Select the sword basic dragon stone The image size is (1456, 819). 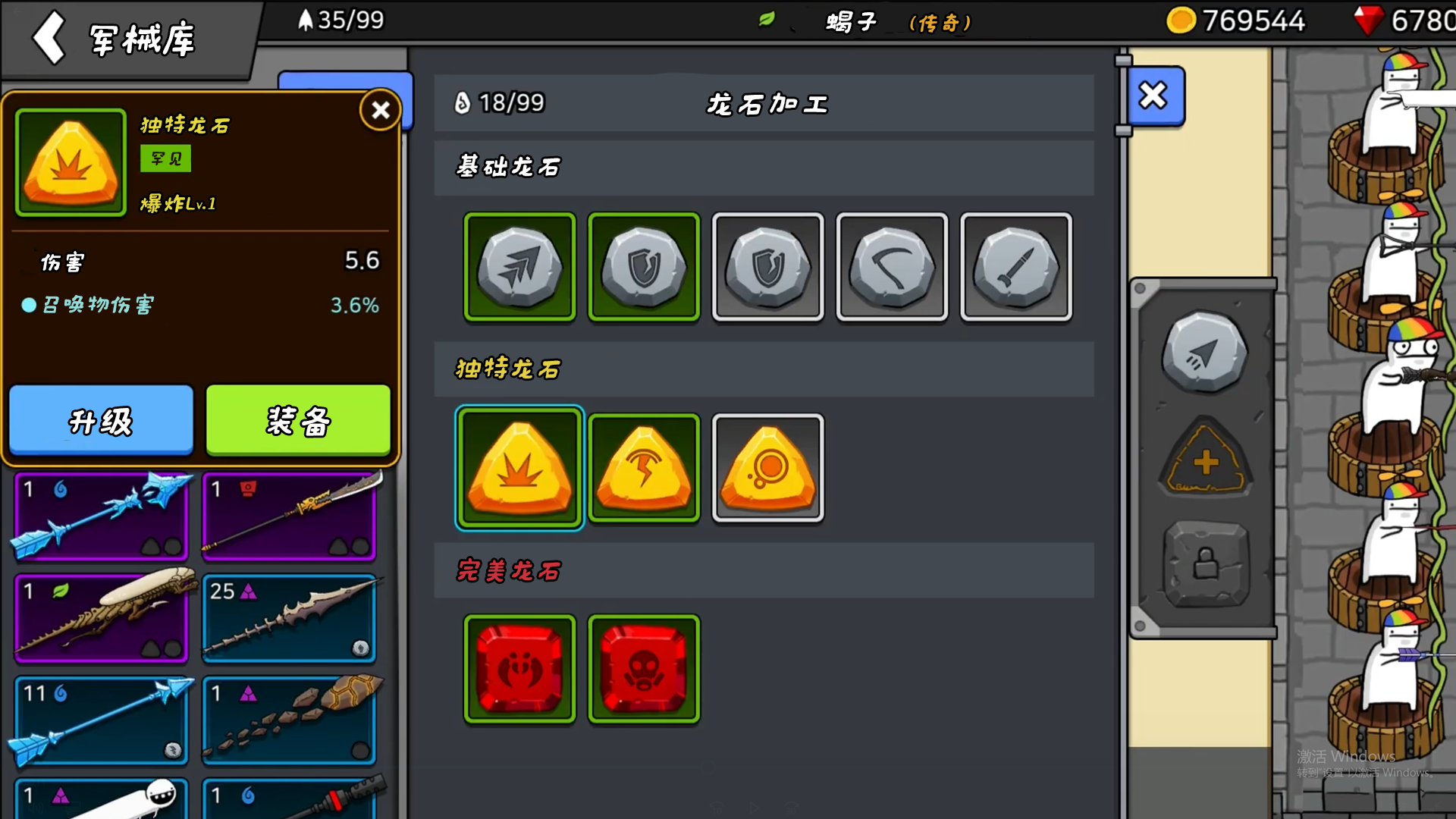[x=1016, y=267]
